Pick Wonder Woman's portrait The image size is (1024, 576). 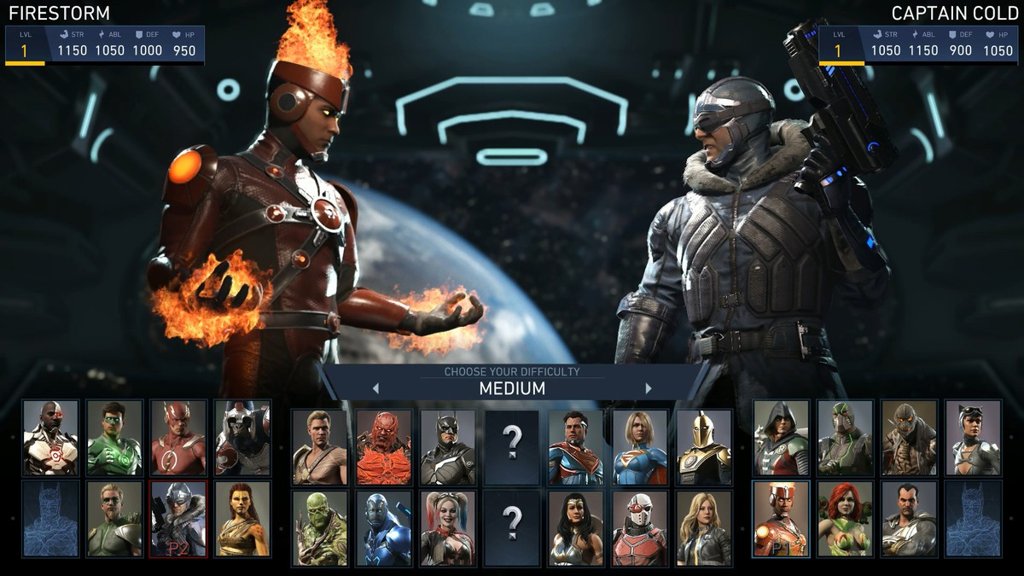click(576, 527)
